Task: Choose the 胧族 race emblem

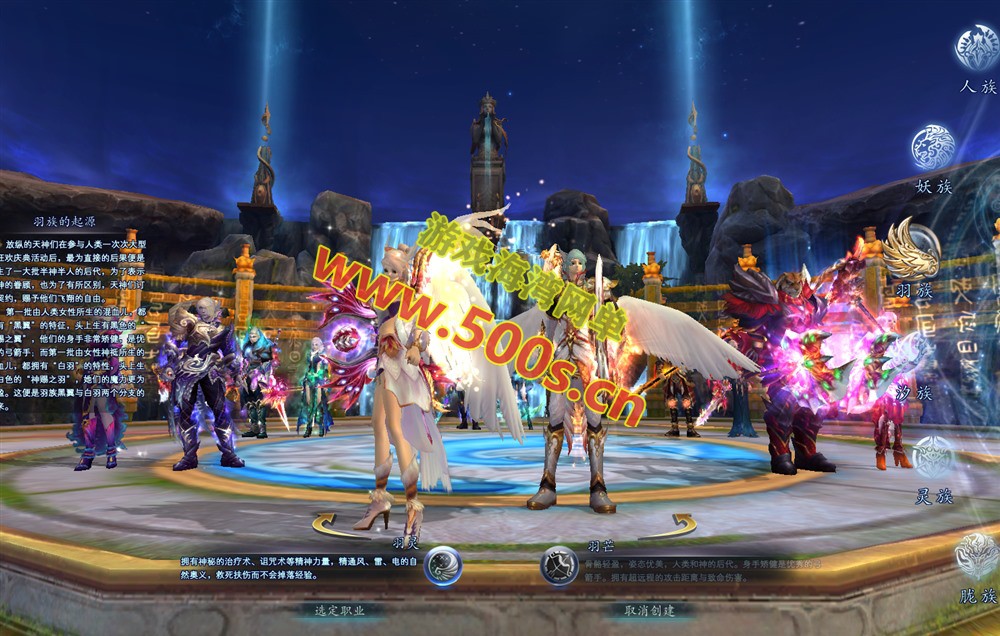Action: (976, 556)
